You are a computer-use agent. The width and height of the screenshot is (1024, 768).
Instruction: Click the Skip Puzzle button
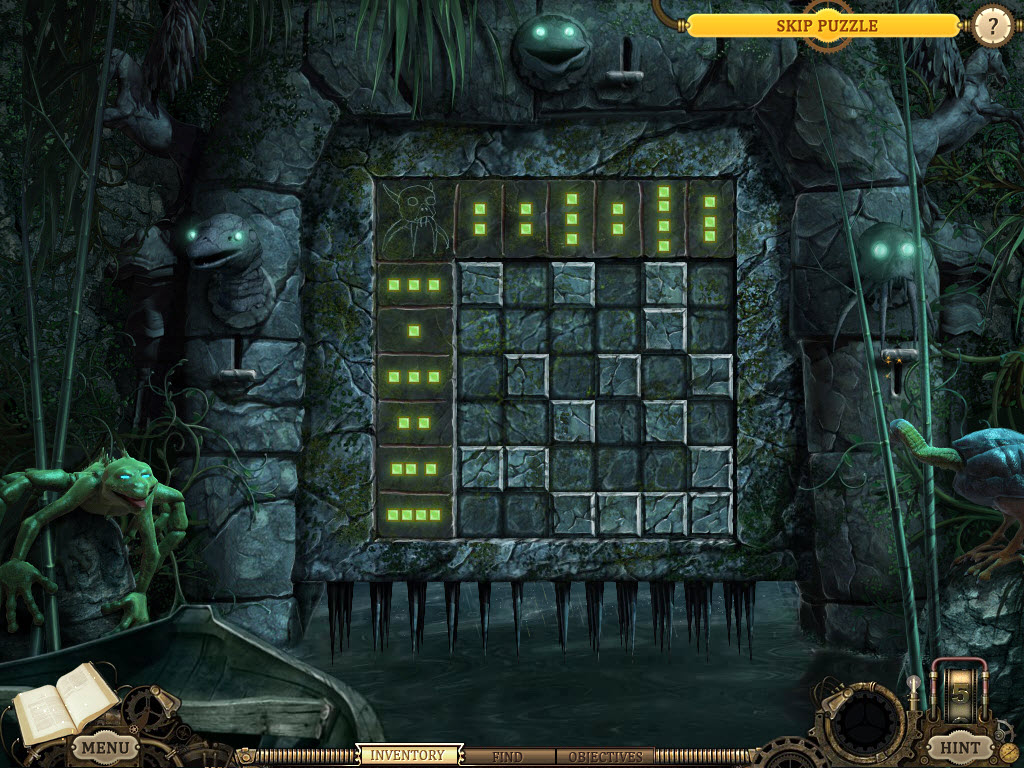826,26
